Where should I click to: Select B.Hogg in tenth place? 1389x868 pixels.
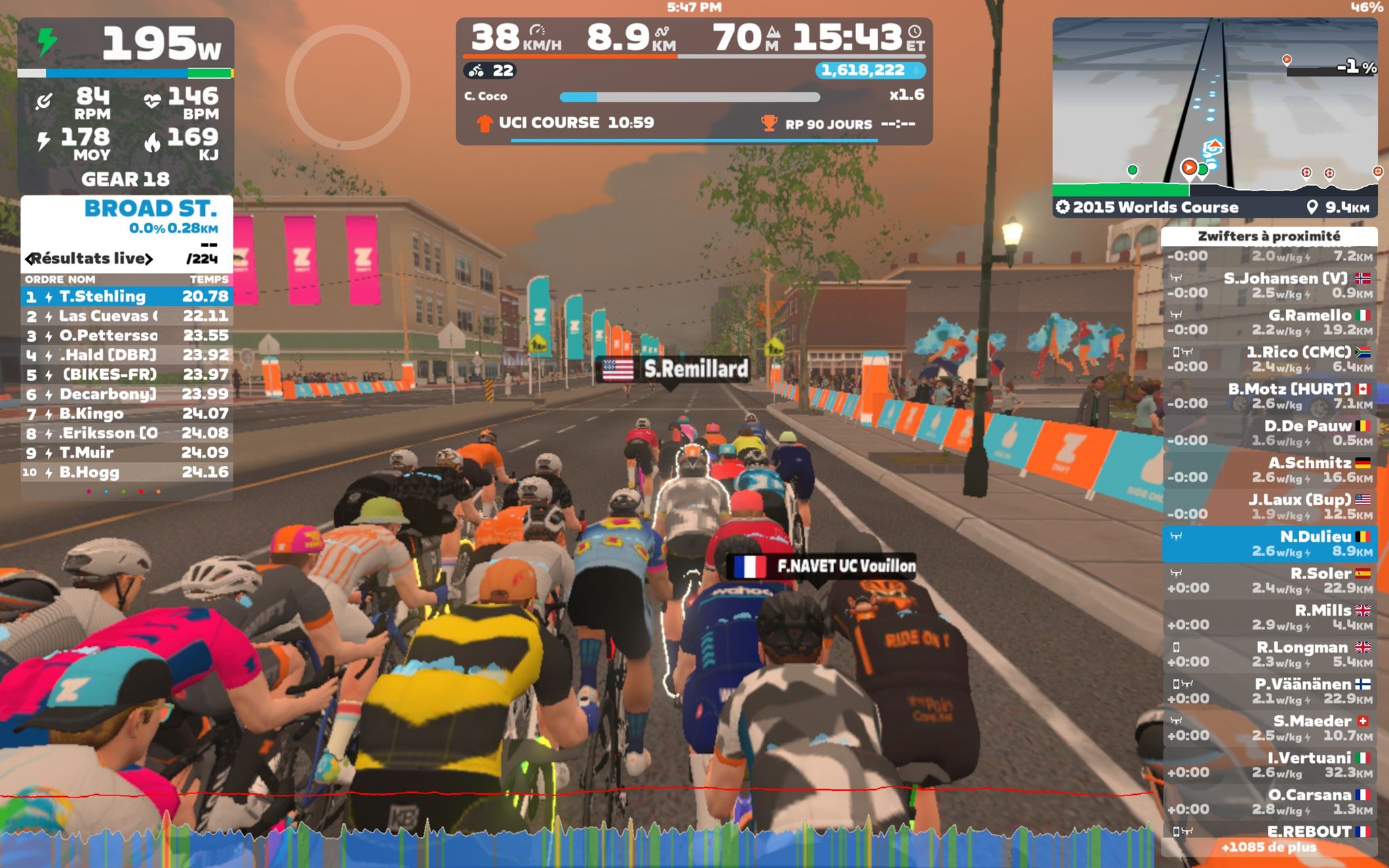(127, 473)
